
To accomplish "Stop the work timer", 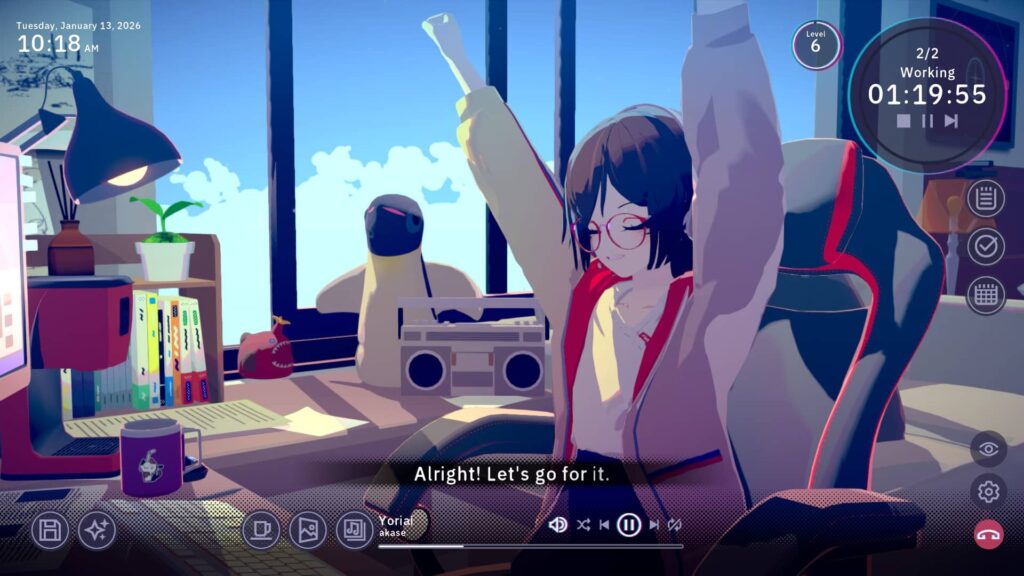I will (x=903, y=121).
